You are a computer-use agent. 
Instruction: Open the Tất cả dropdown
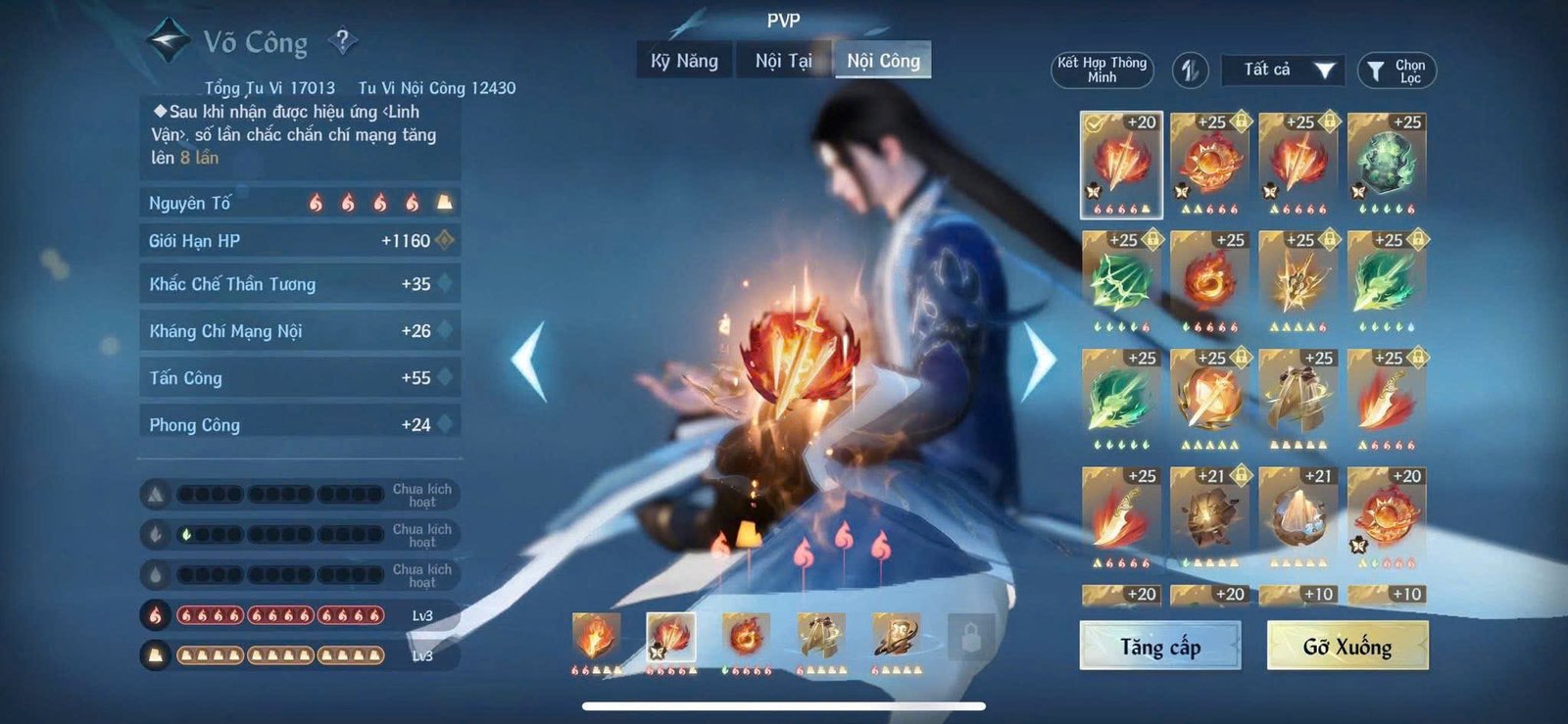pos(1282,70)
